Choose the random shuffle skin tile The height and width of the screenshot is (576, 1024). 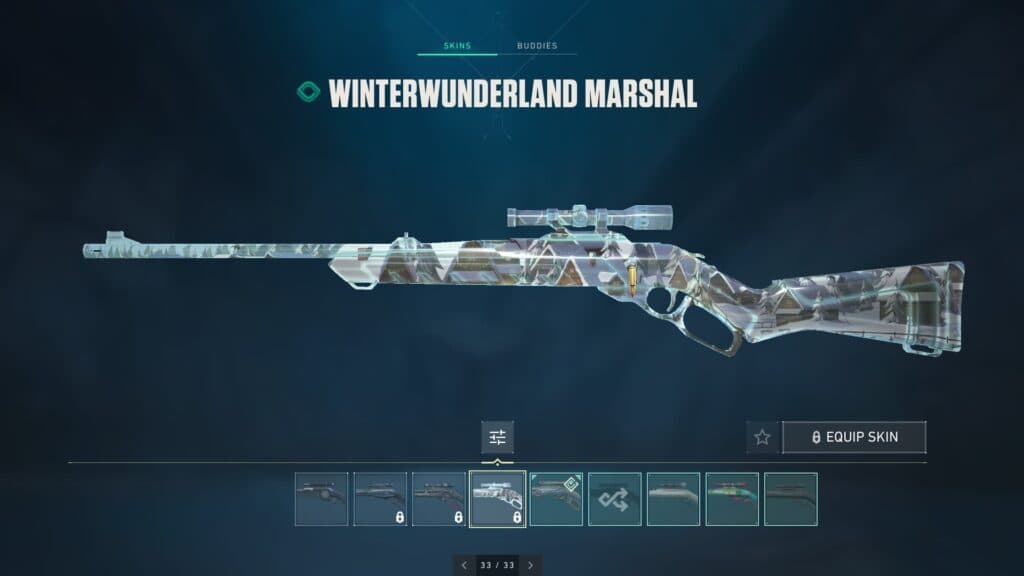[x=614, y=499]
